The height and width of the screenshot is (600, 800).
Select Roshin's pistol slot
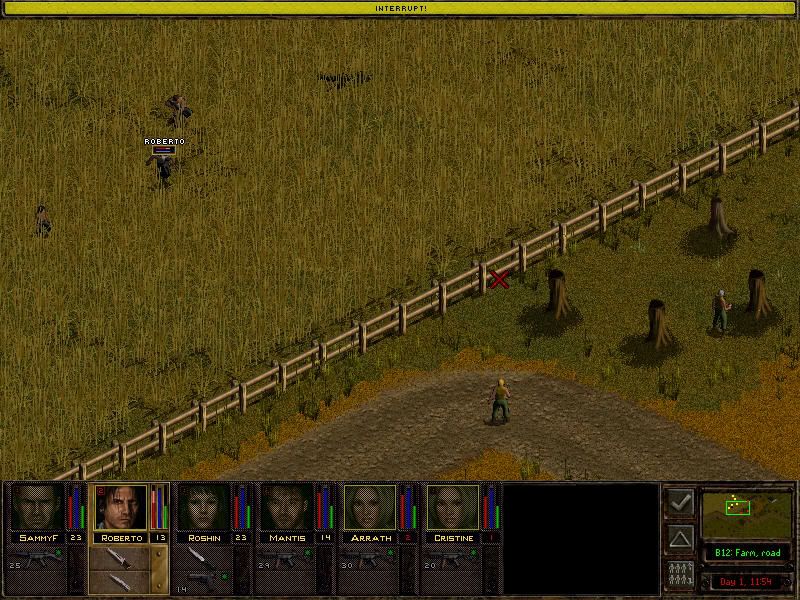click(203, 578)
